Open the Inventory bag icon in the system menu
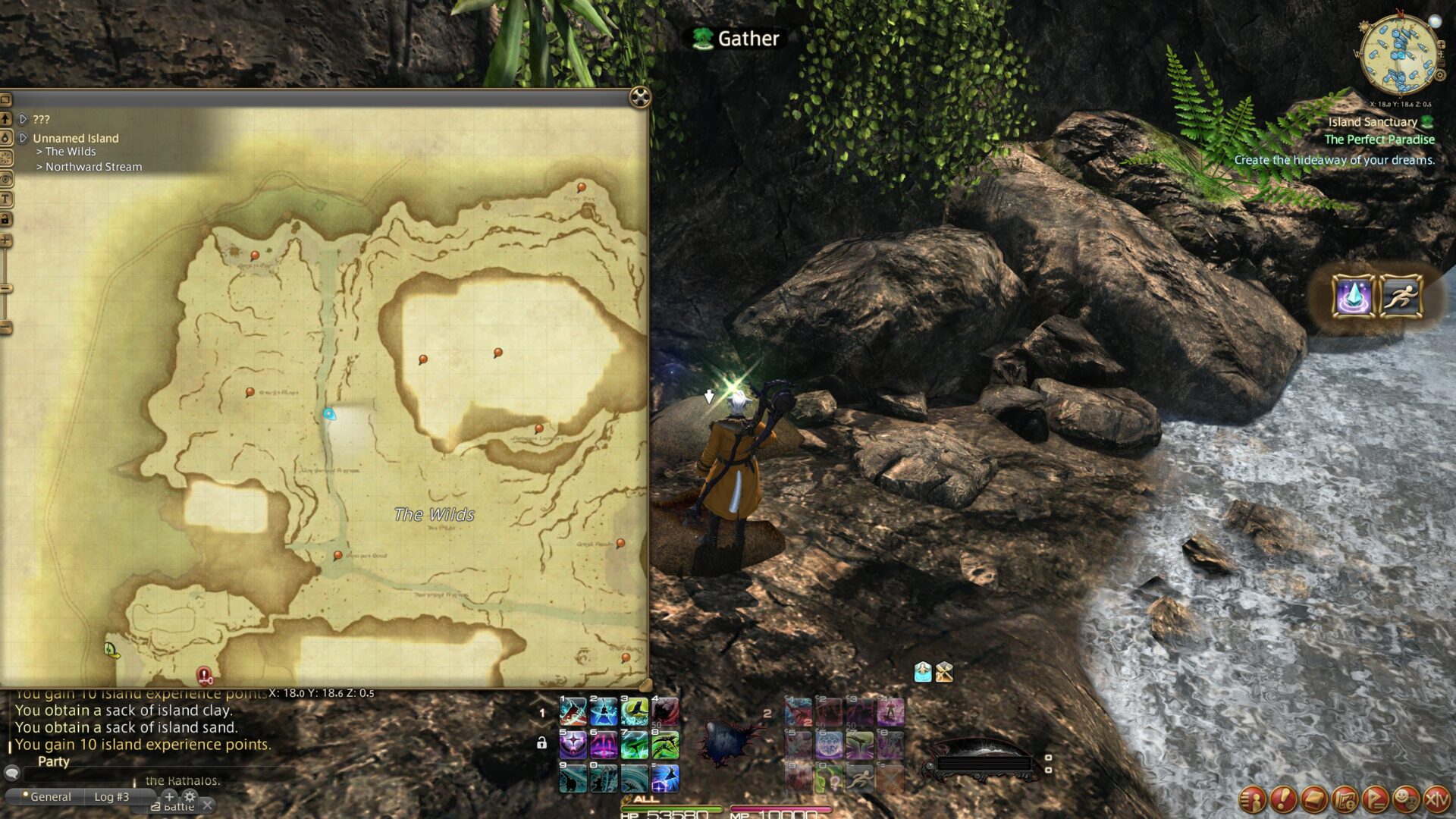This screenshot has height=819, width=1456. (x=1313, y=800)
